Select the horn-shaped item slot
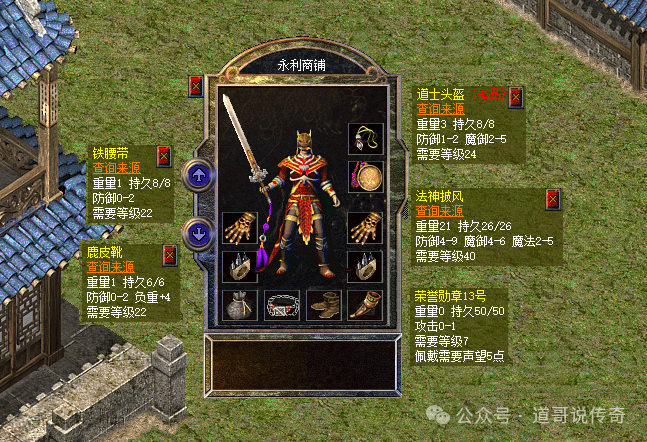 coord(364,304)
